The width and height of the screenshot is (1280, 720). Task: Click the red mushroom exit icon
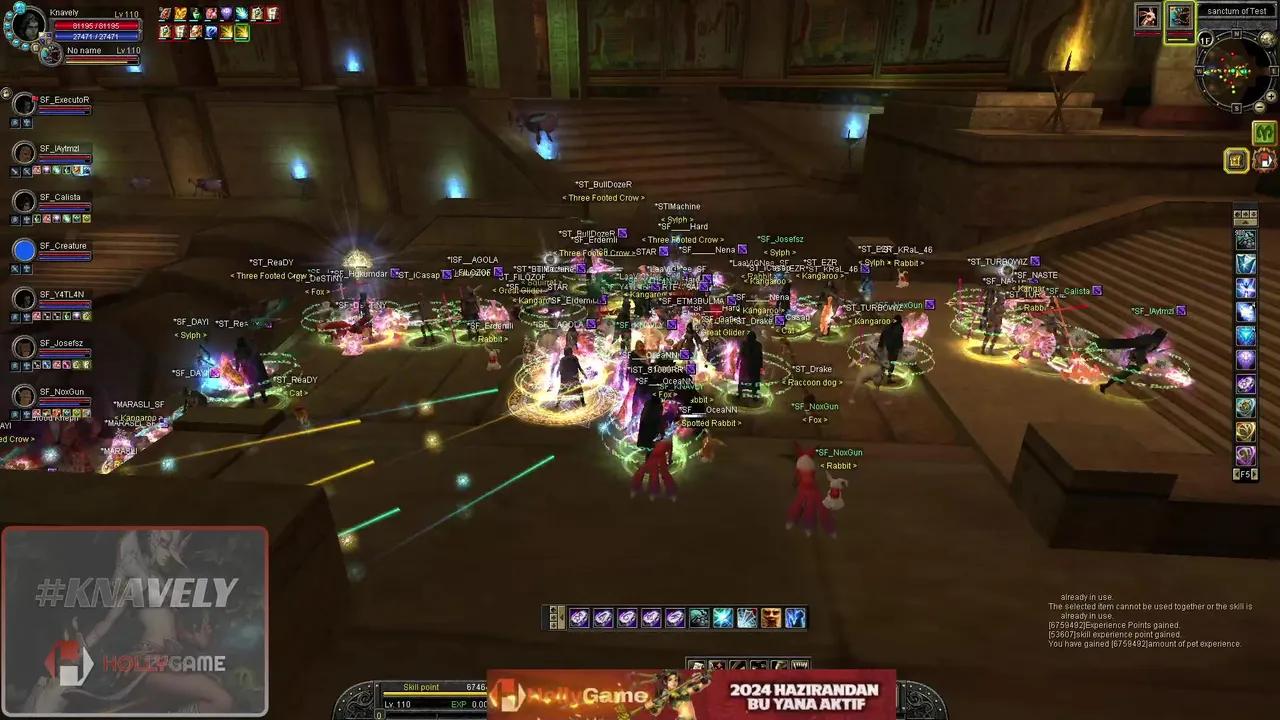click(1264, 160)
